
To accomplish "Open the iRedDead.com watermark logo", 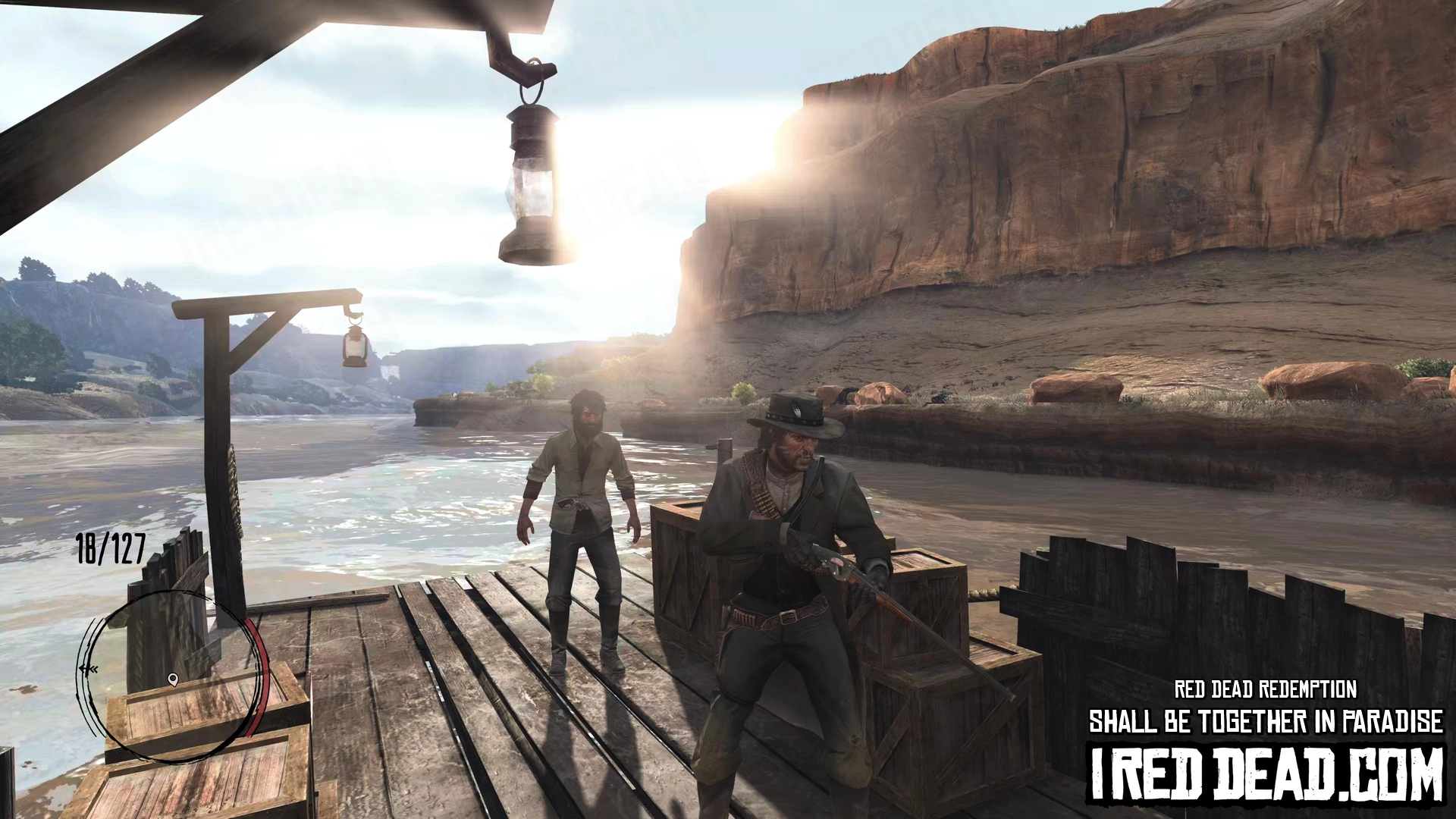I will coord(1266,774).
